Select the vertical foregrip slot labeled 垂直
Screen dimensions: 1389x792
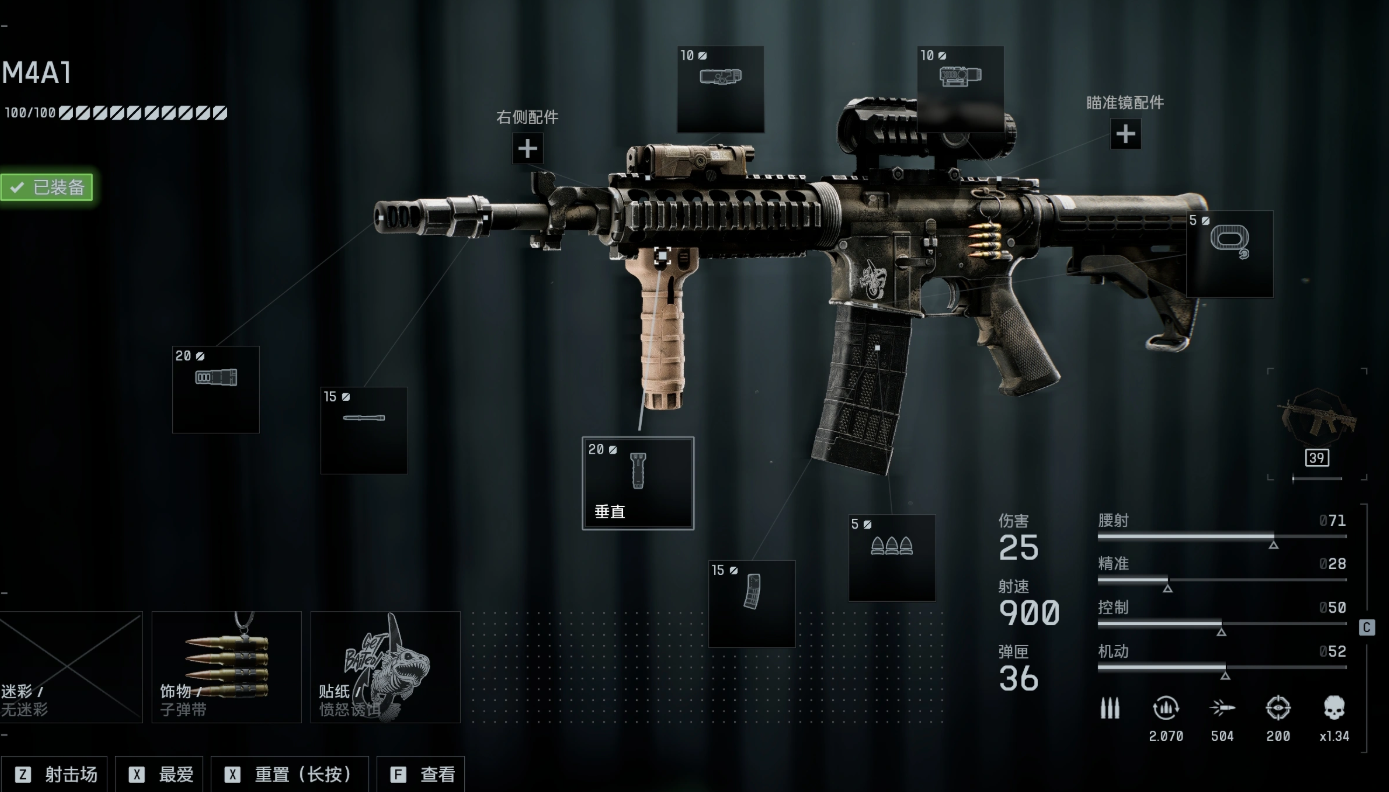pyautogui.click(x=638, y=483)
